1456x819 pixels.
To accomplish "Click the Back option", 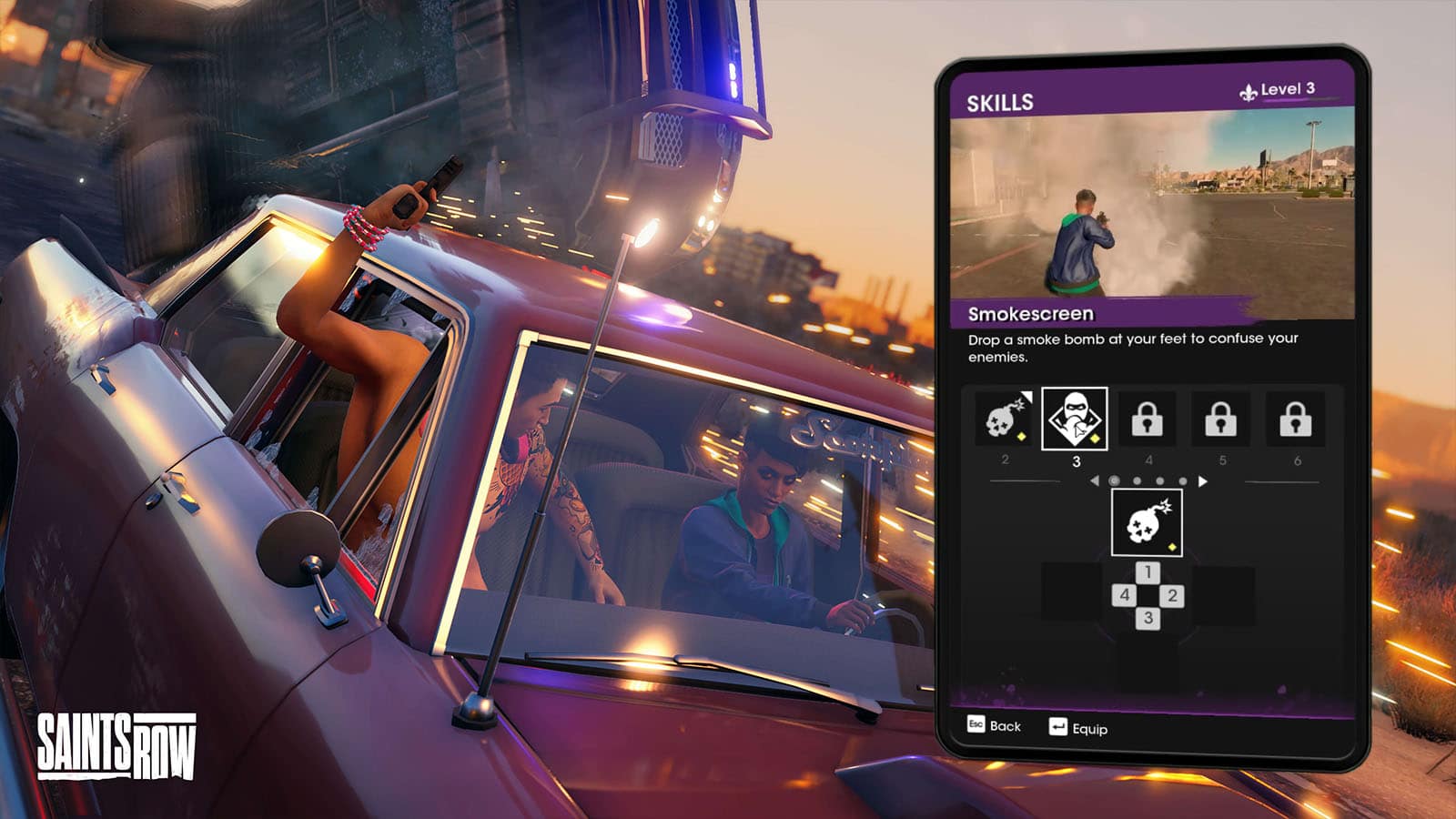I will [x=994, y=725].
